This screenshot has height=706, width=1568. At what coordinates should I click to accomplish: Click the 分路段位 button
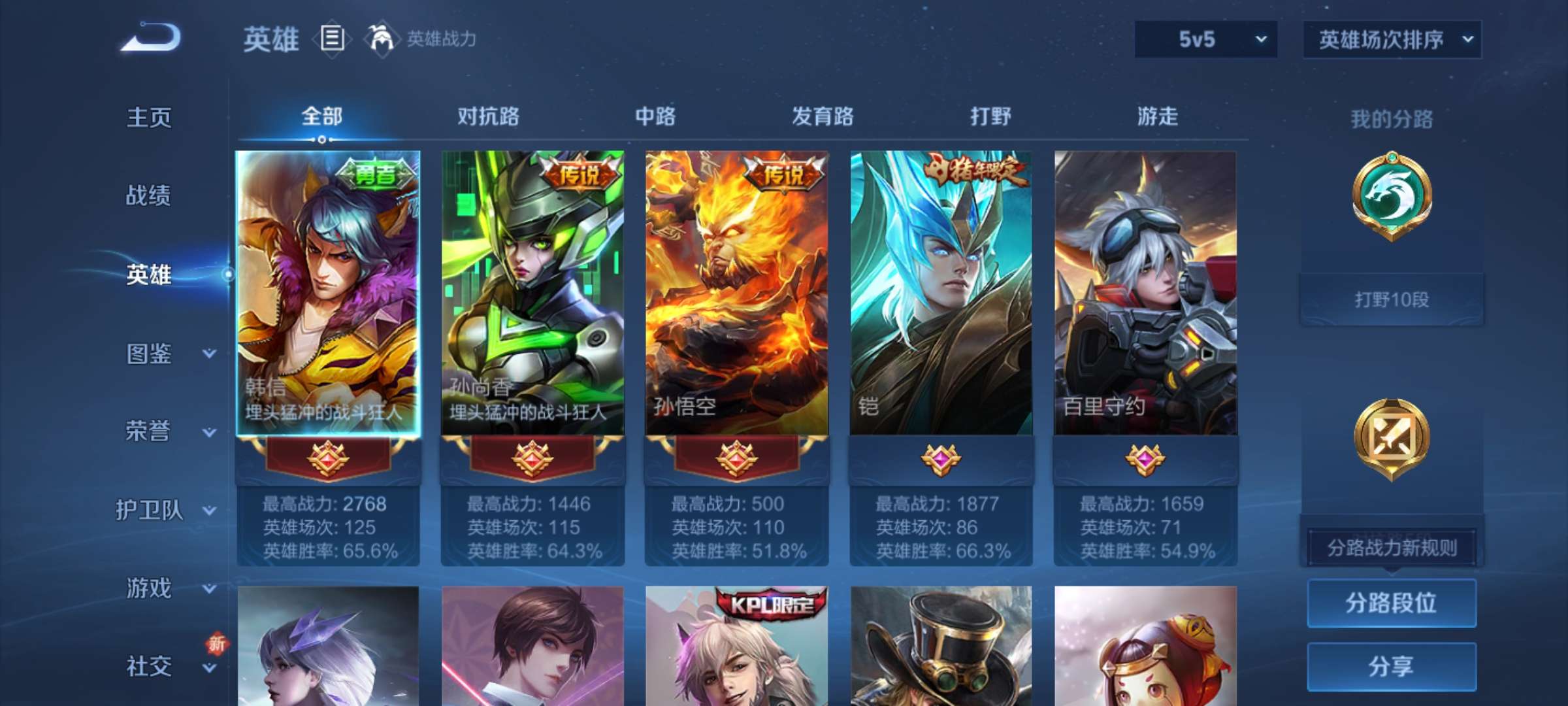coord(1392,605)
